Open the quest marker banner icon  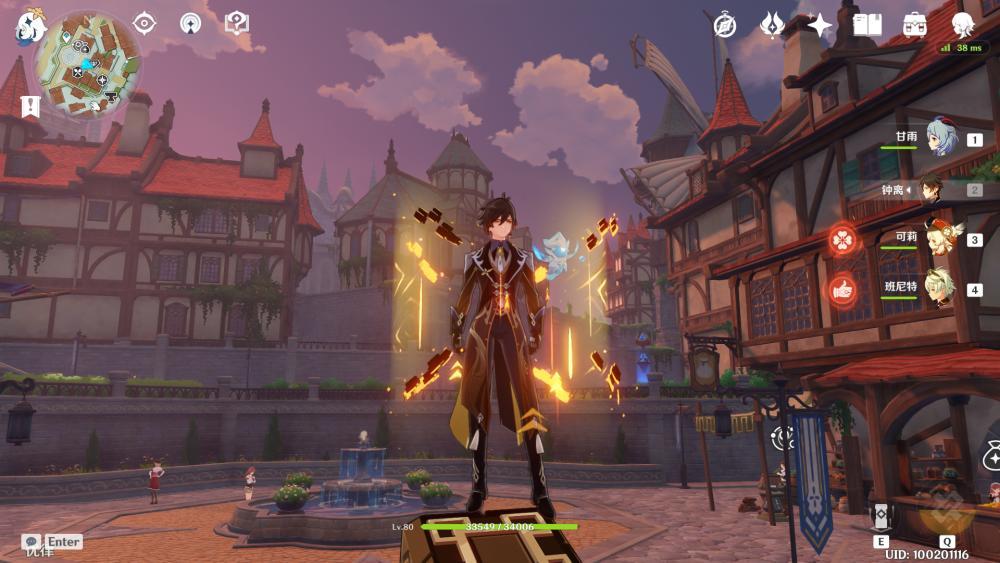[x=30, y=105]
